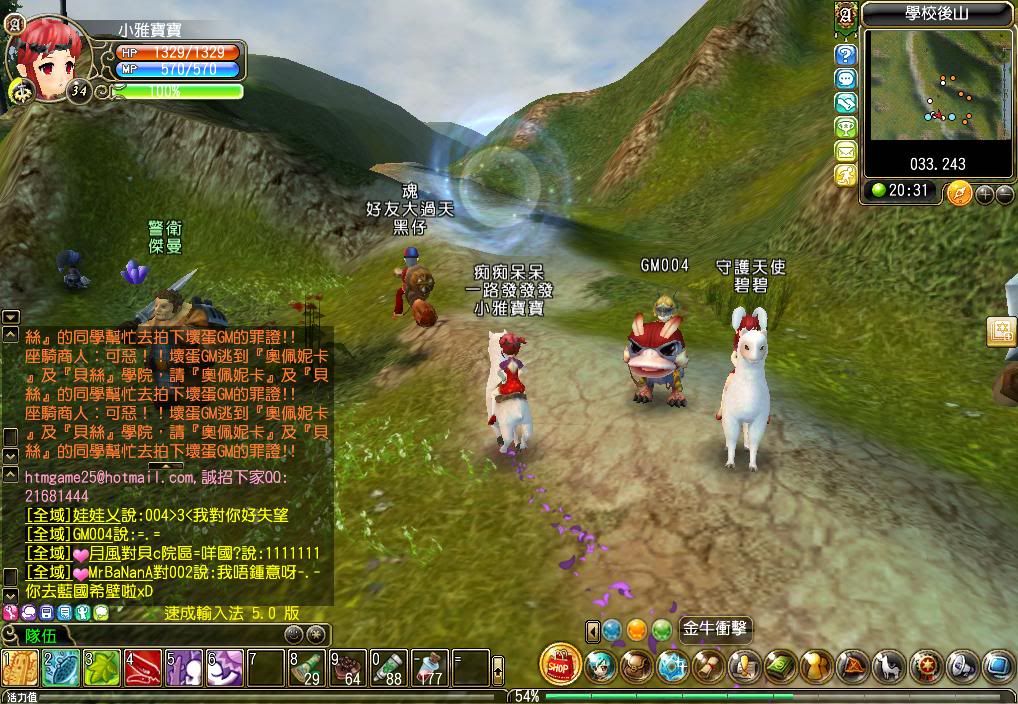Zoom in the minimap with plus button
The height and width of the screenshot is (704, 1018).
tap(984, 194)
